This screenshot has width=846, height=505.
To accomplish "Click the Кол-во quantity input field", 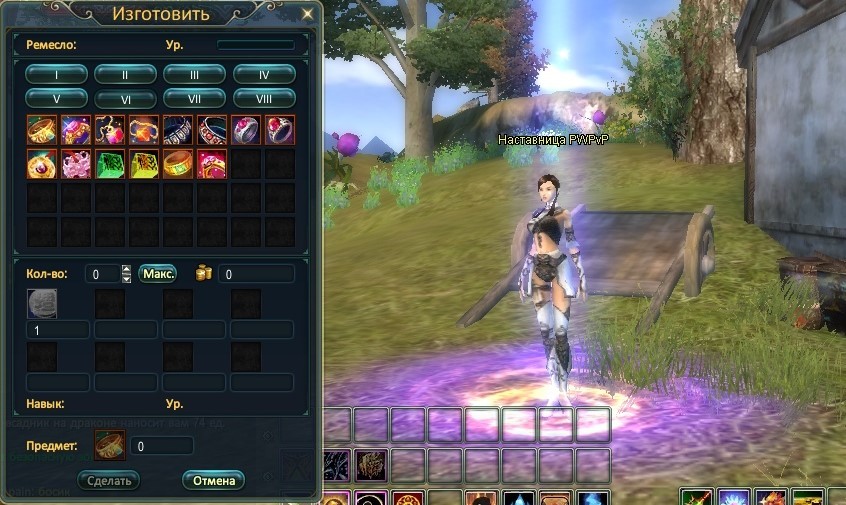I will (101, 273).
